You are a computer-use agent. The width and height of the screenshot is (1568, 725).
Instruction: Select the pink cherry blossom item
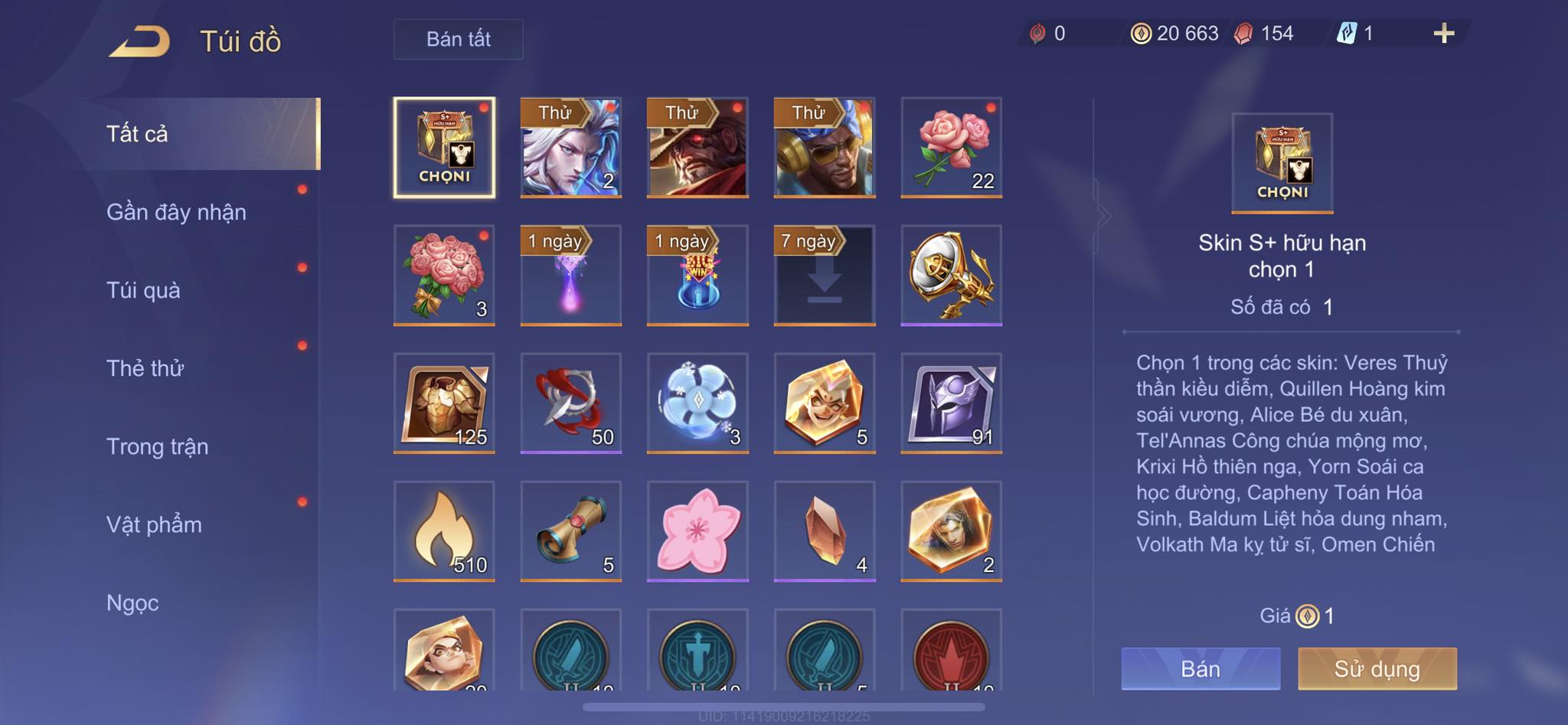pyautogui.click(x=697, y=531)
